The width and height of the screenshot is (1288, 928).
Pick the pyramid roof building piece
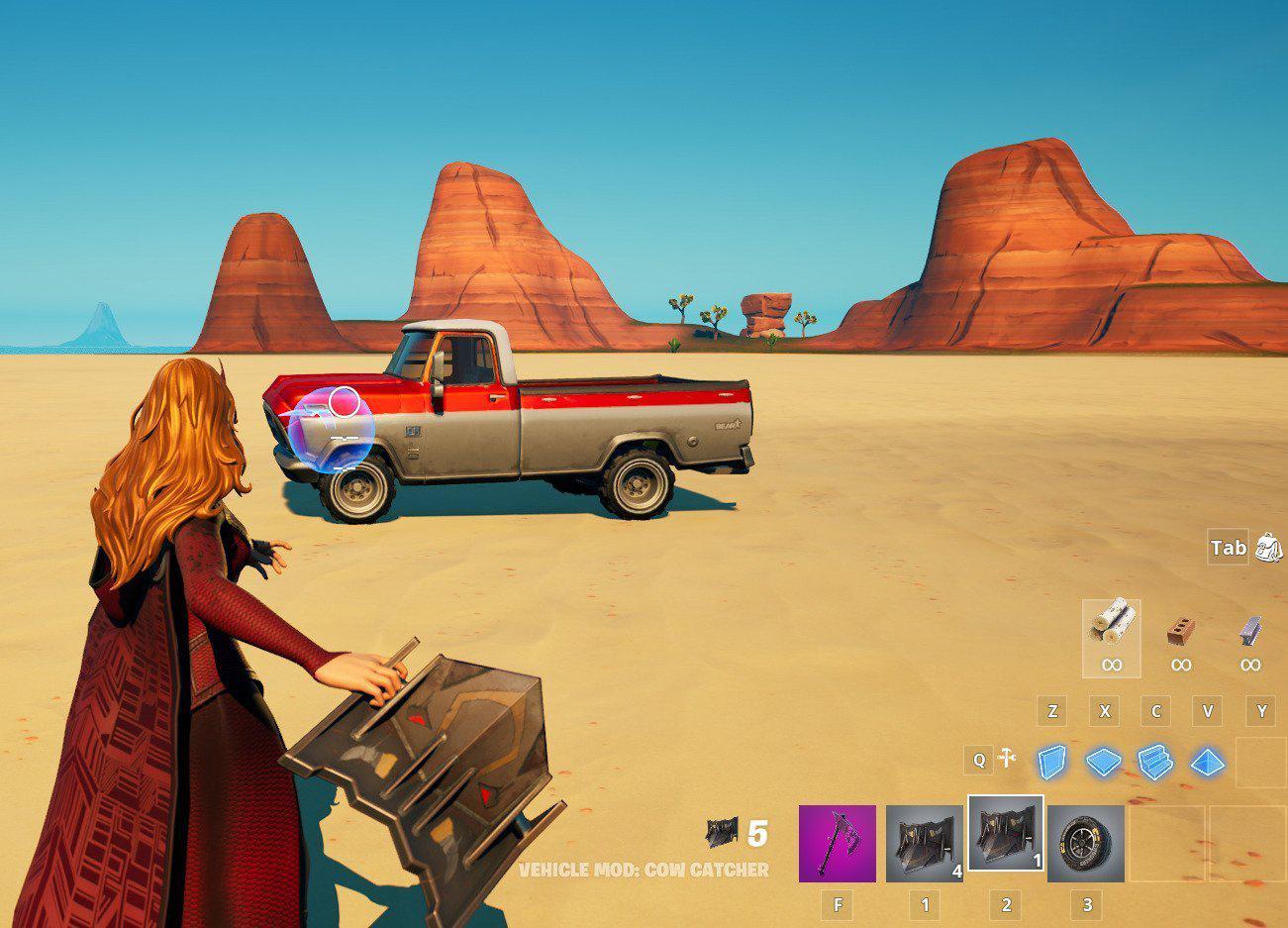[x=1207, y=763]
